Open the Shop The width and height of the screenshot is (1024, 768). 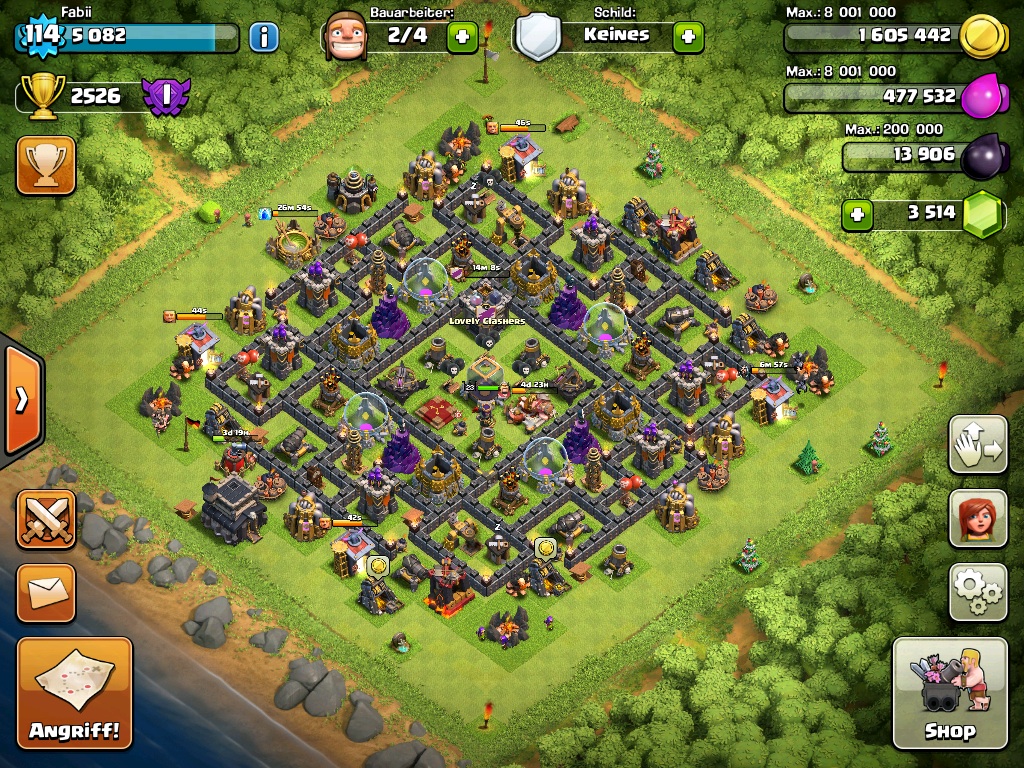pyautogui.click(x=949, y=693)
